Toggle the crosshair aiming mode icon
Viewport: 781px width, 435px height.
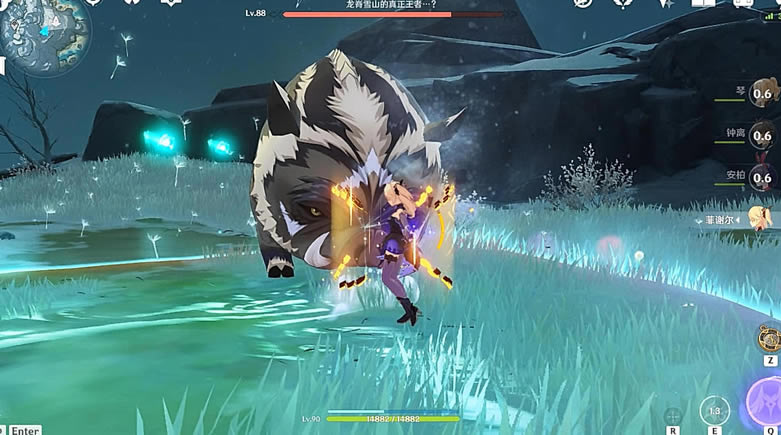coord(673,414)
